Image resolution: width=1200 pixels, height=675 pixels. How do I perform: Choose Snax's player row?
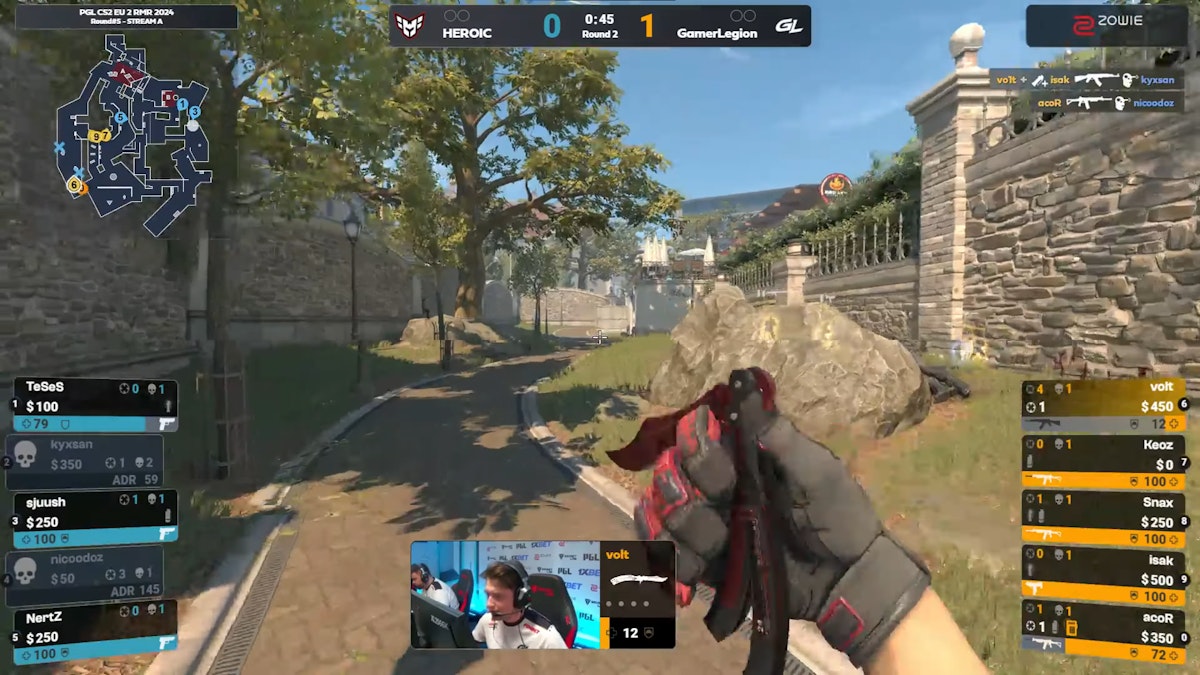tap(1103, 516)
